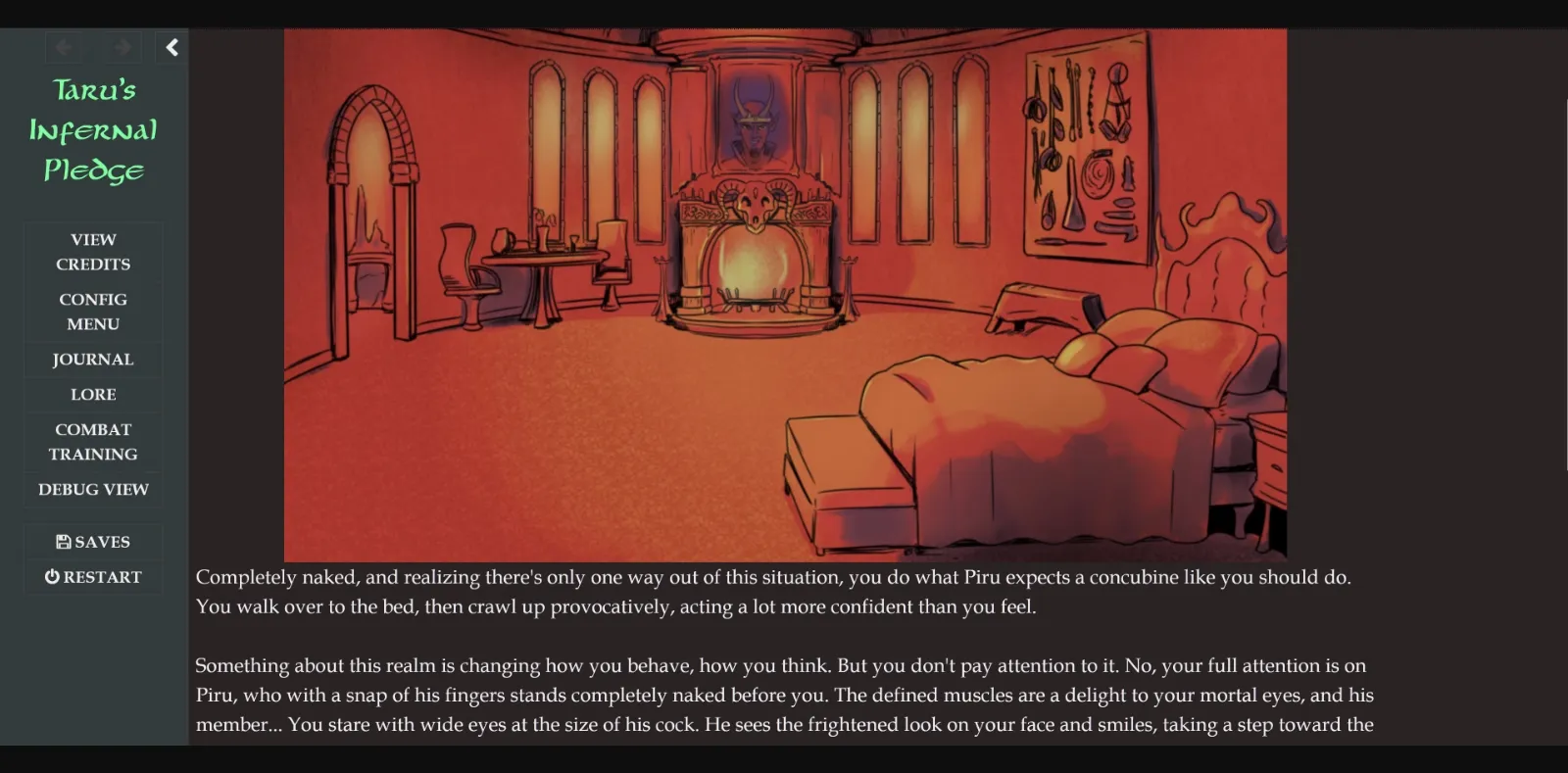1568x773 pixels.
Task: Open the Config Menu
Action: [x=92, y=312]
